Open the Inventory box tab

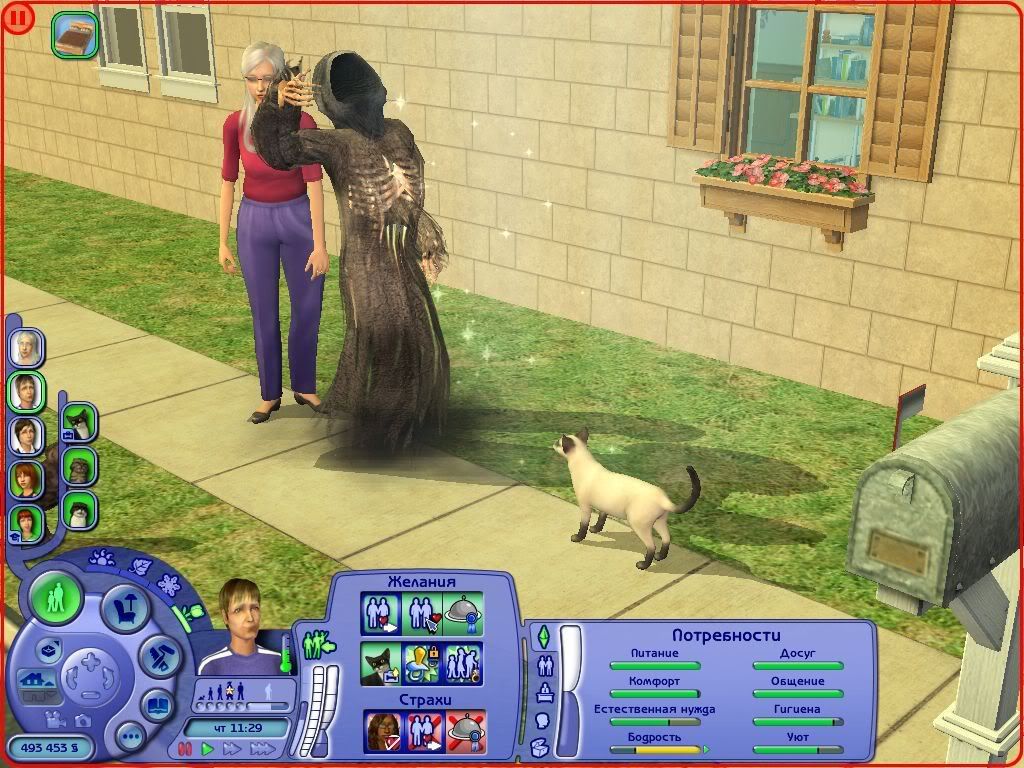click(541, 746)
